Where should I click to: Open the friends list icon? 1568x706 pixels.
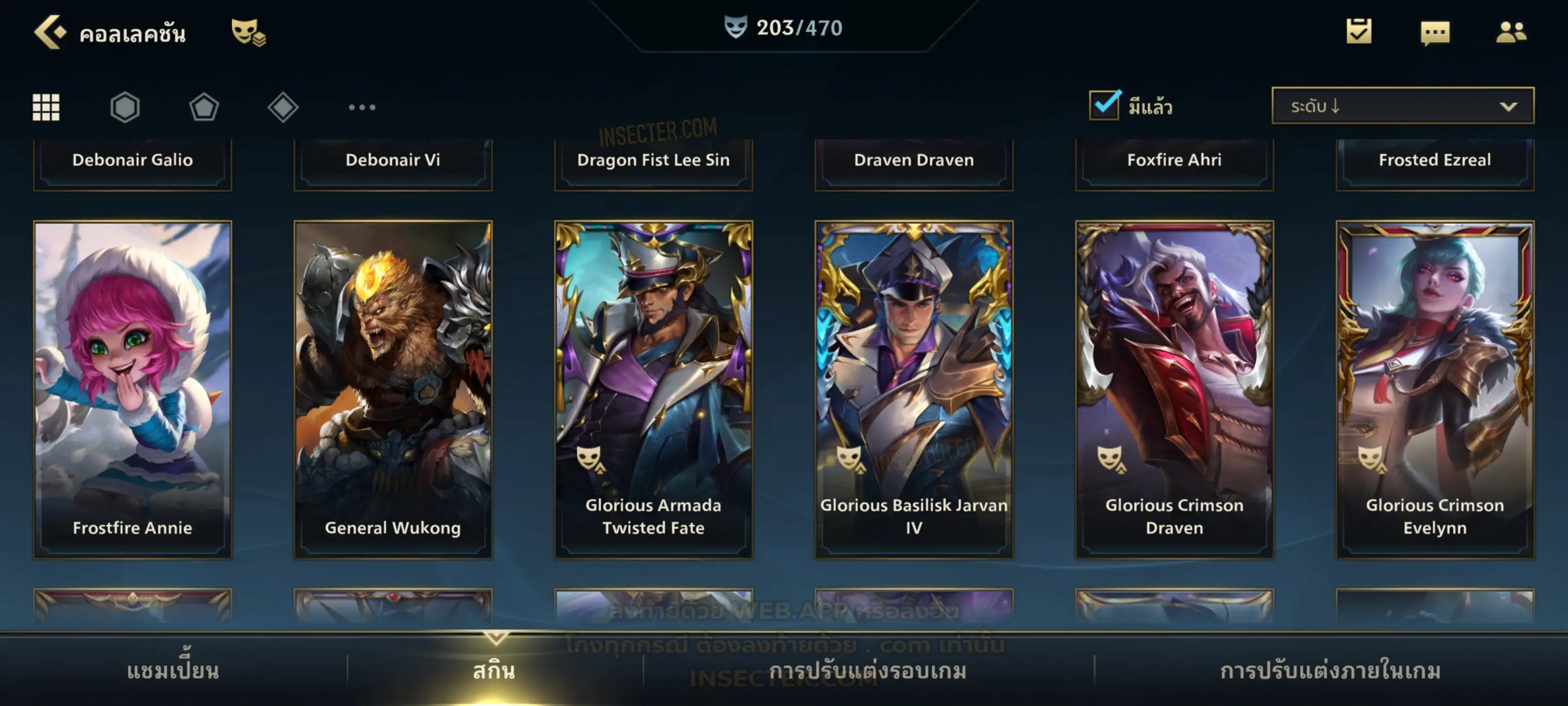[x=1510, y=32]
